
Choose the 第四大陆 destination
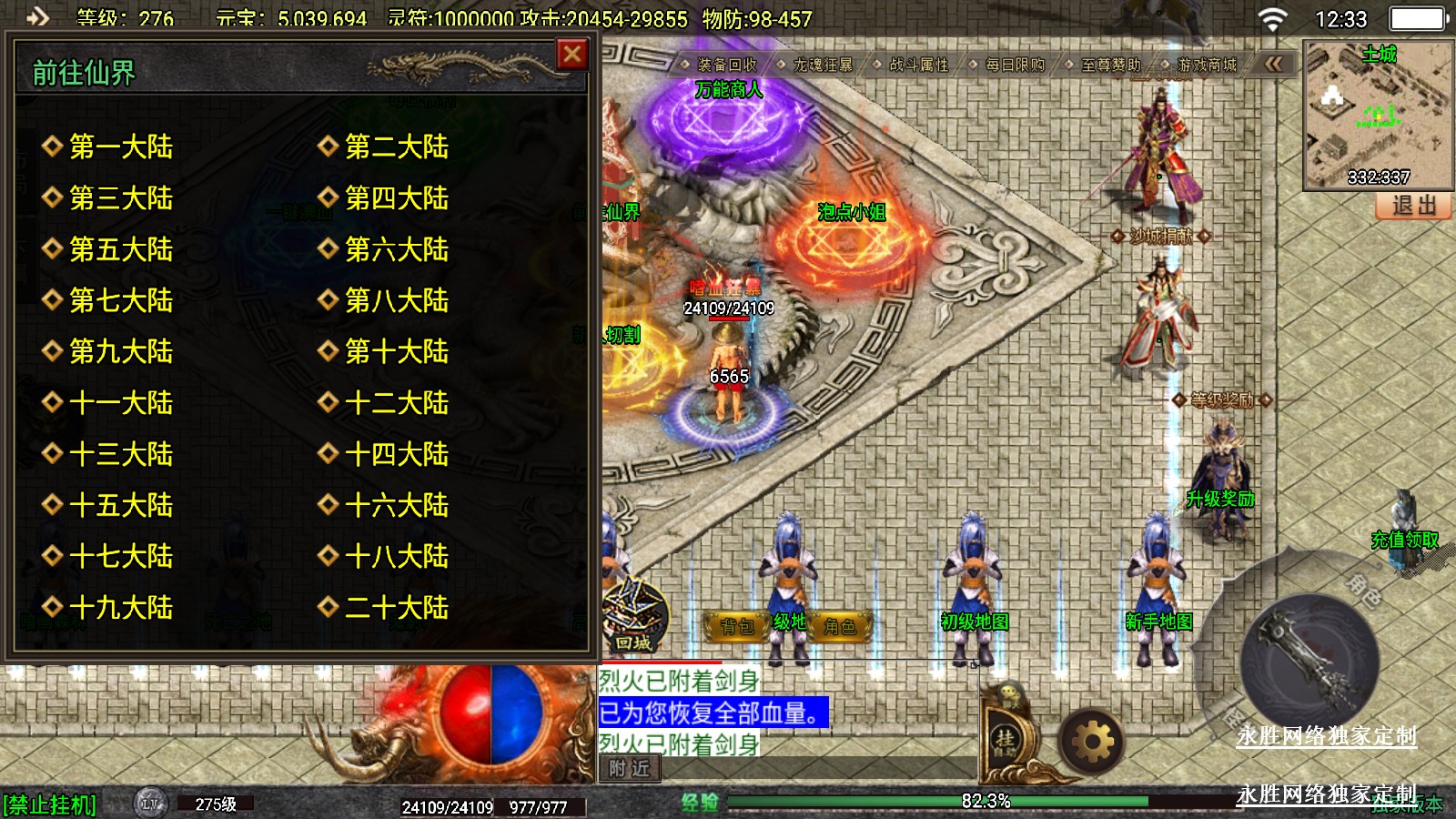click(396, 197)
